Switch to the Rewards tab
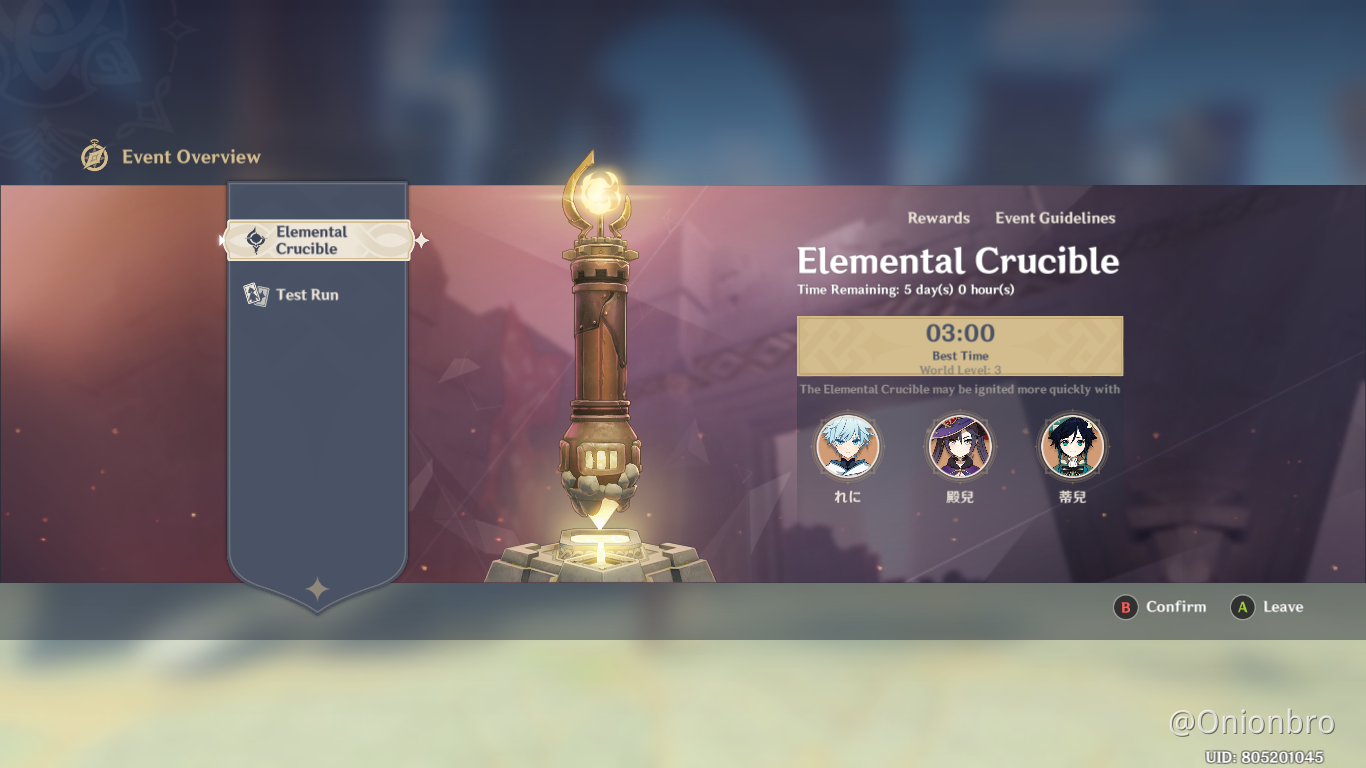This screenshot has width=1366, height=768. 937,218
